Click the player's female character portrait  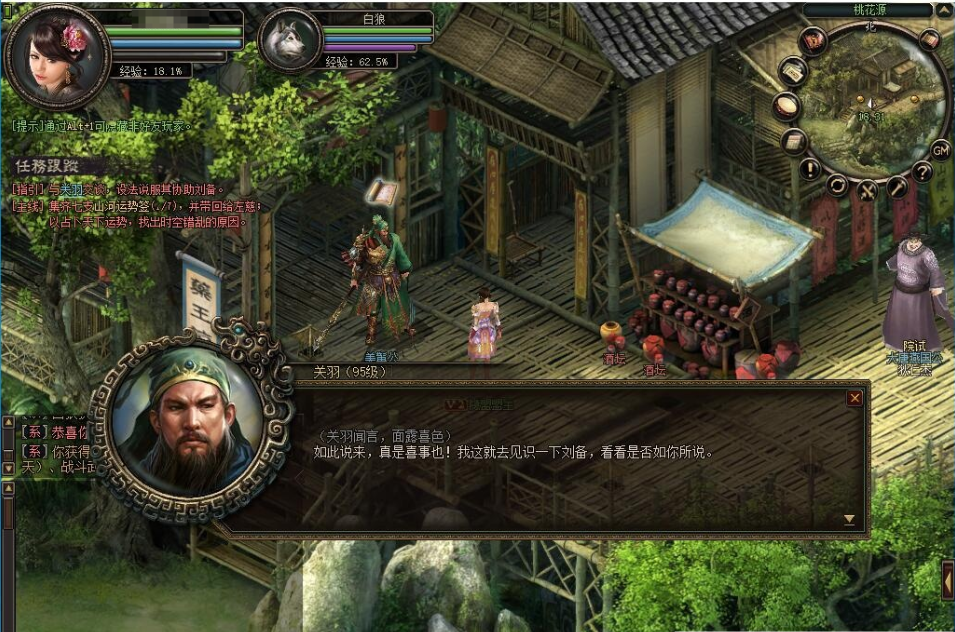coord(56,55)
